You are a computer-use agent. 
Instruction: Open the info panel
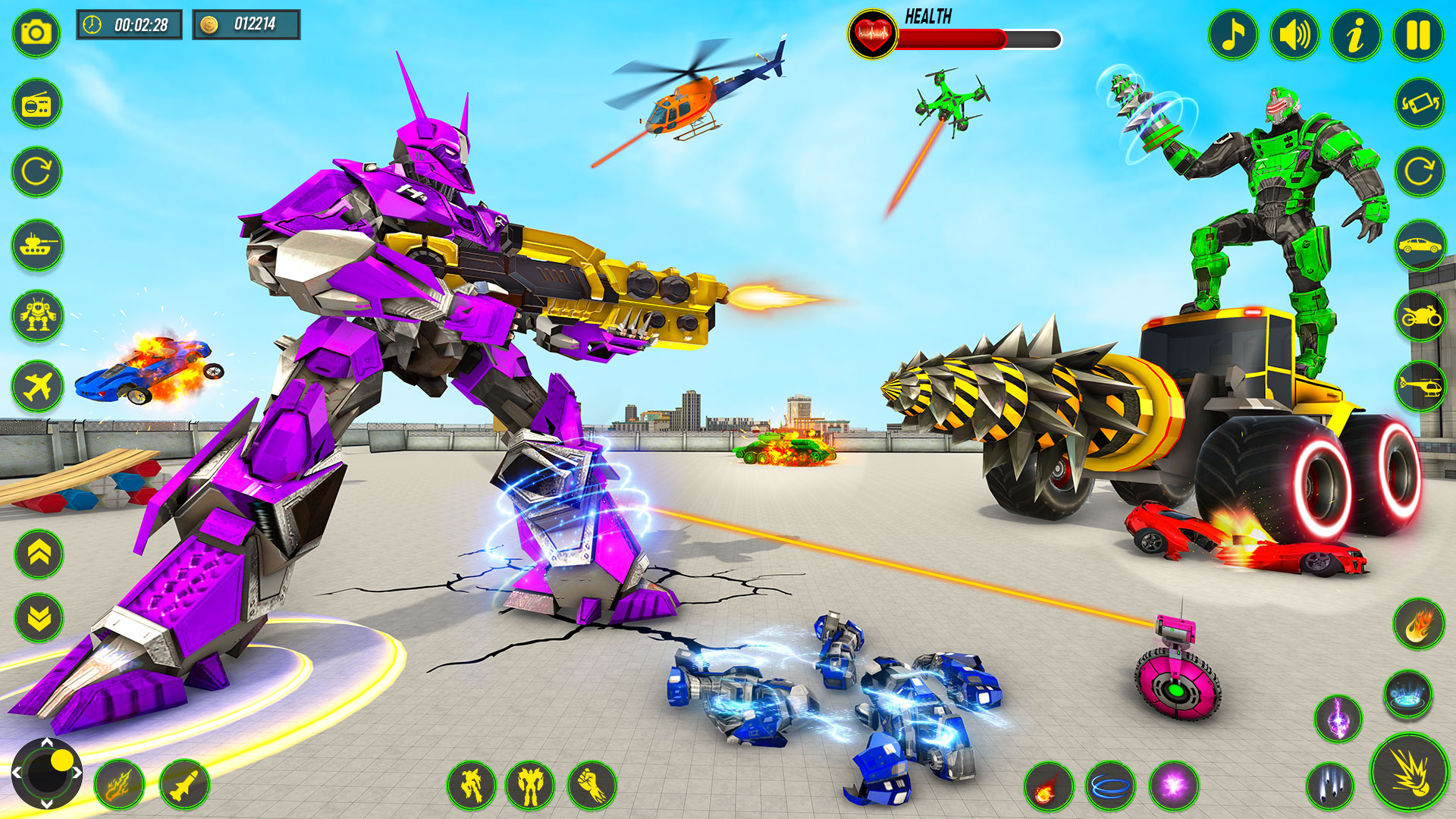[x=1355, y=33]
